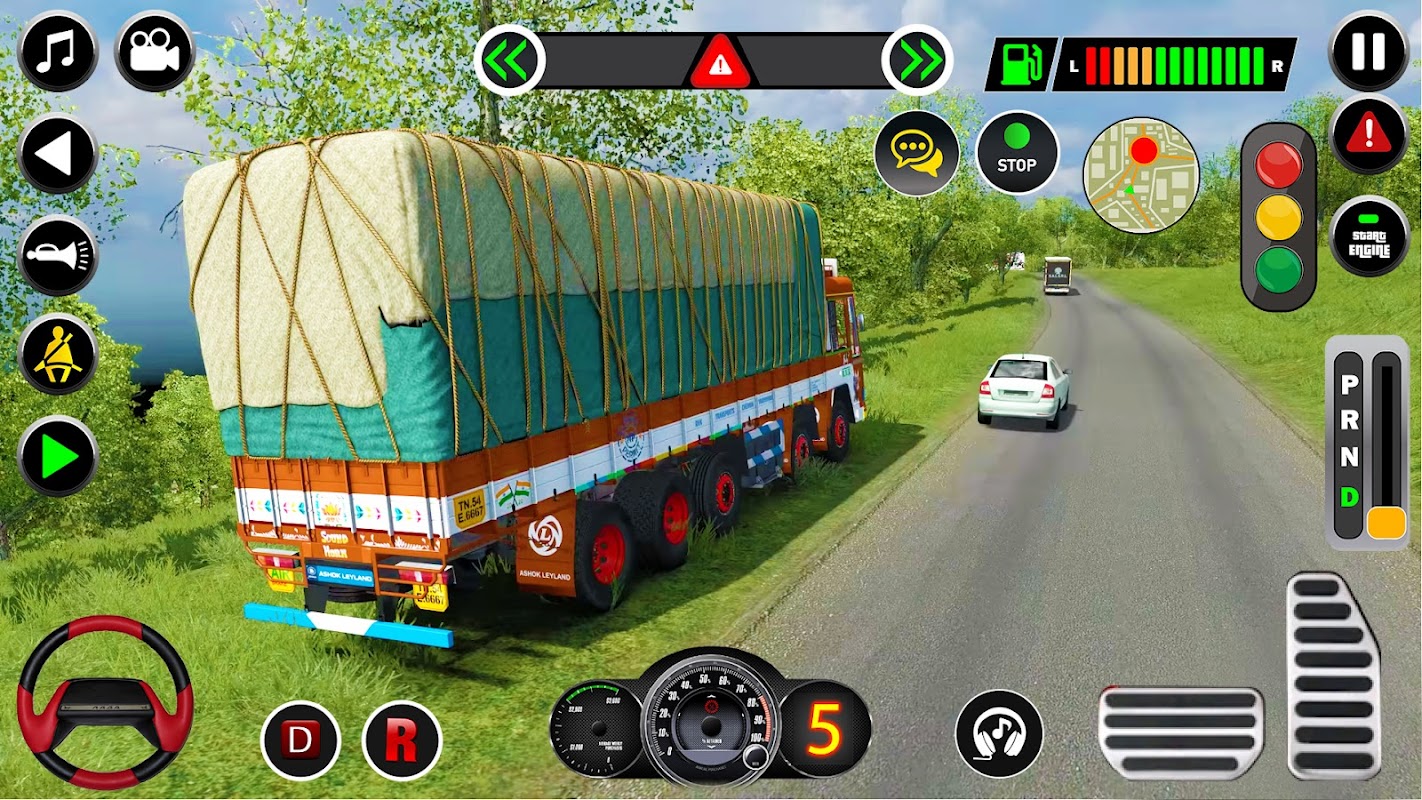Screen dimensions: 1422x800
Task: Switch camera view with the camera icon
Action: pyautogui.click(x=154, y=52)
